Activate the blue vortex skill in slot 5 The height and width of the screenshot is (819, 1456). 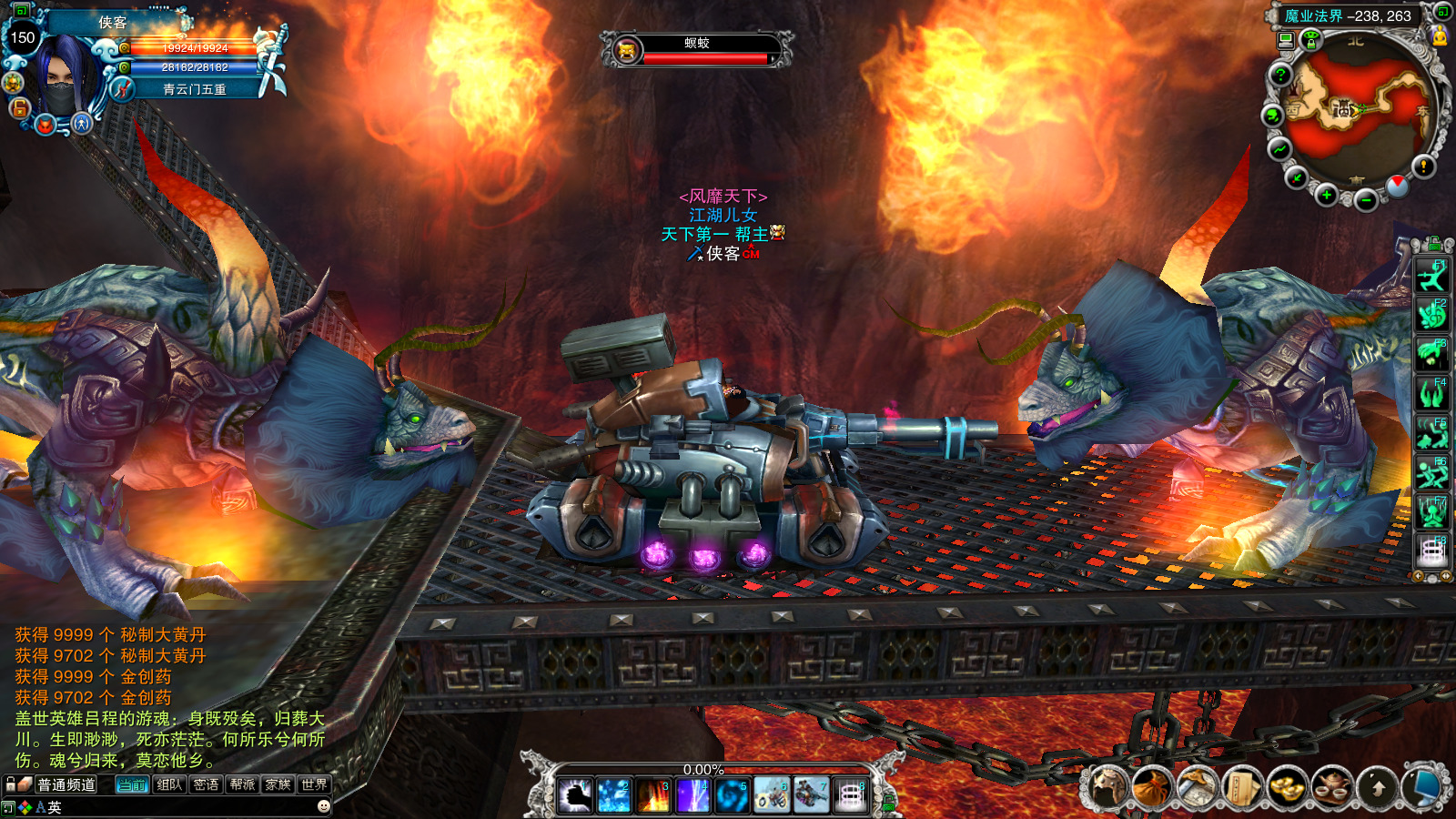click(x=732, y=794)
